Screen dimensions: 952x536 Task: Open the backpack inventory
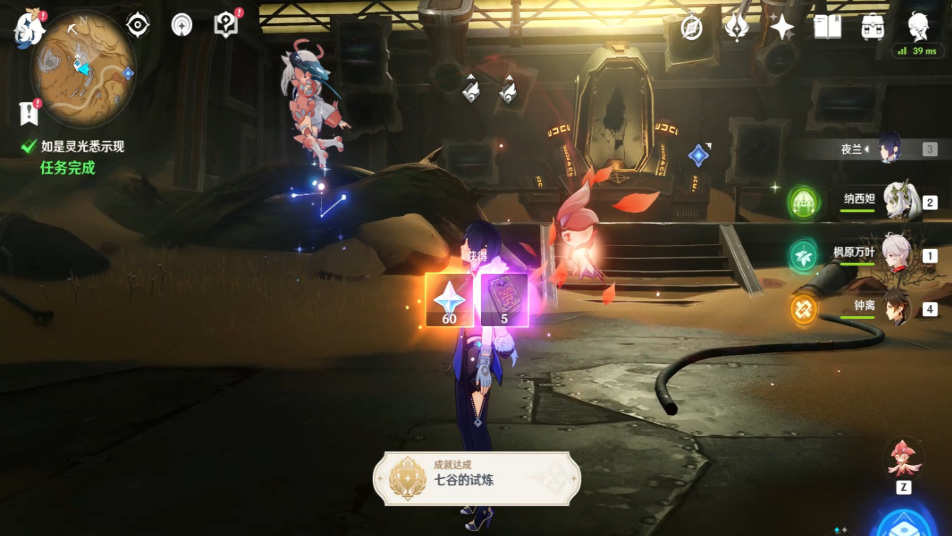tap(873, 27)
